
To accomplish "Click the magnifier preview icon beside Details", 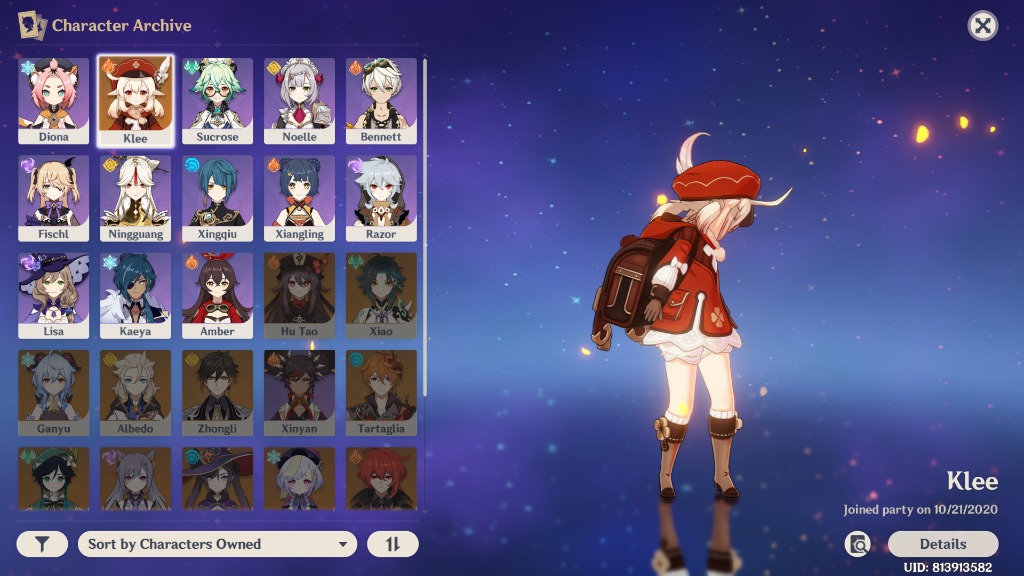I will [x=857, y=544].
